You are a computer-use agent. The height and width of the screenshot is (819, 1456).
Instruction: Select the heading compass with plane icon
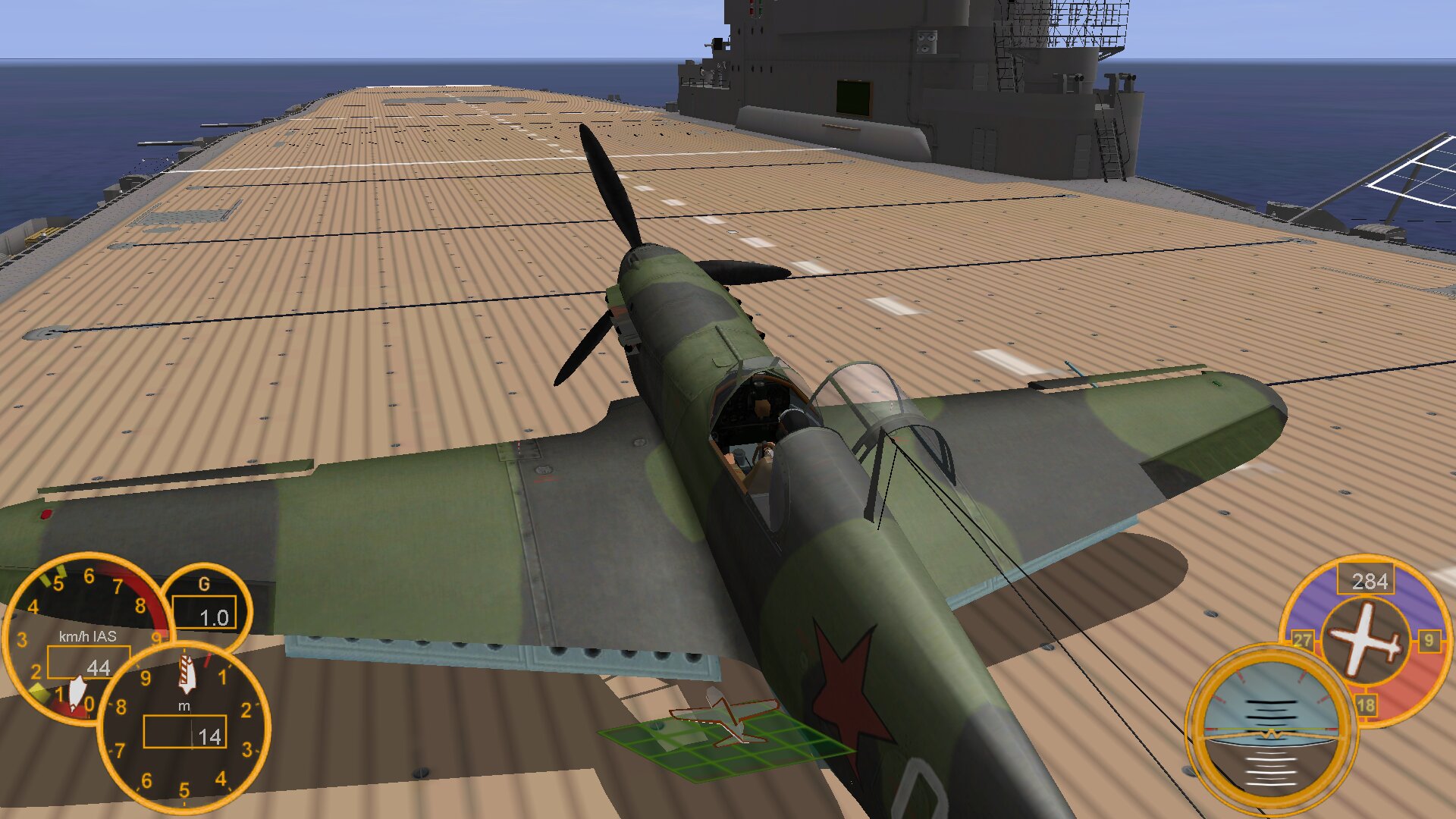1366,637
